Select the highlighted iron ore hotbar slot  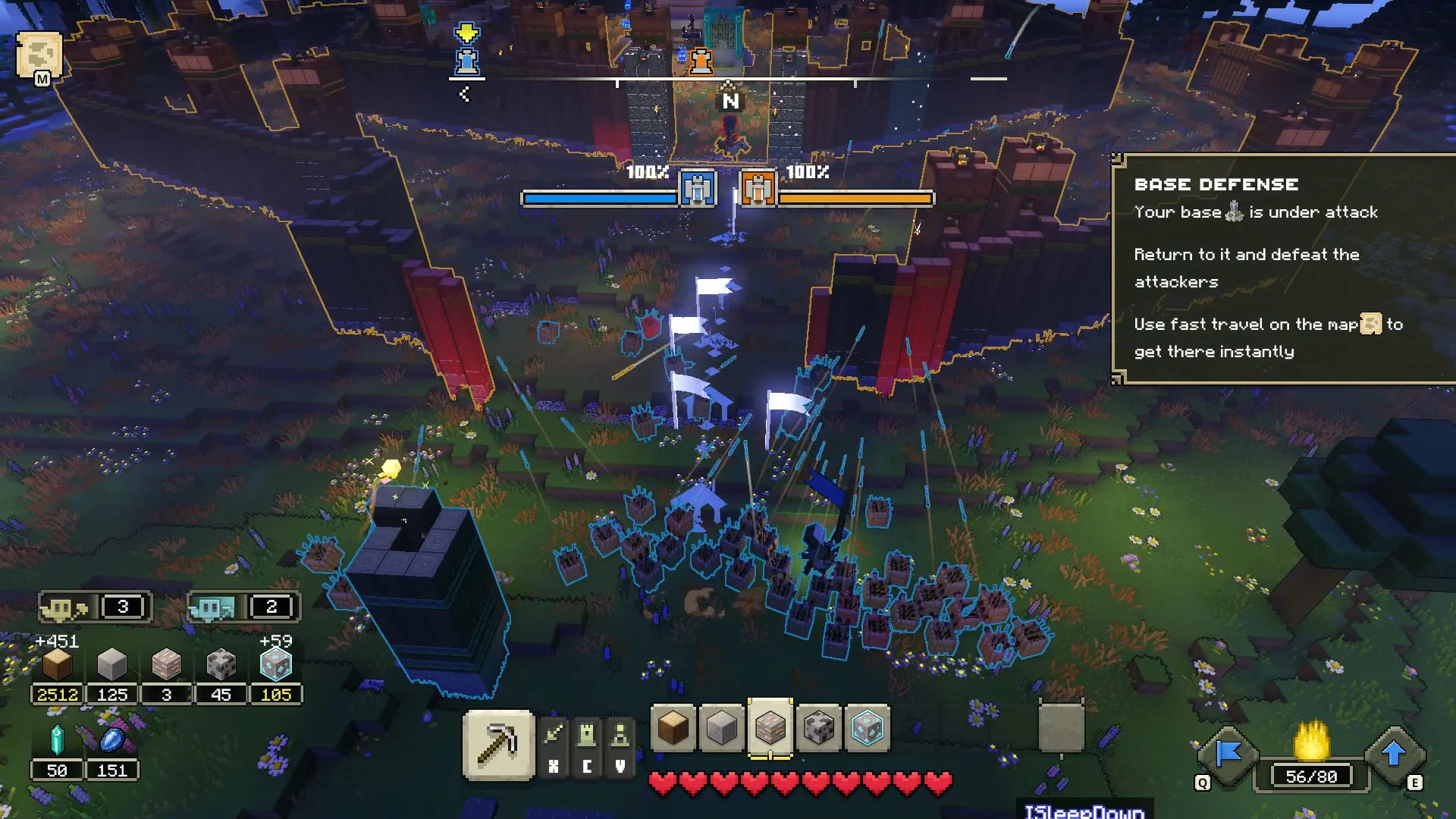[x=770, y=728]
